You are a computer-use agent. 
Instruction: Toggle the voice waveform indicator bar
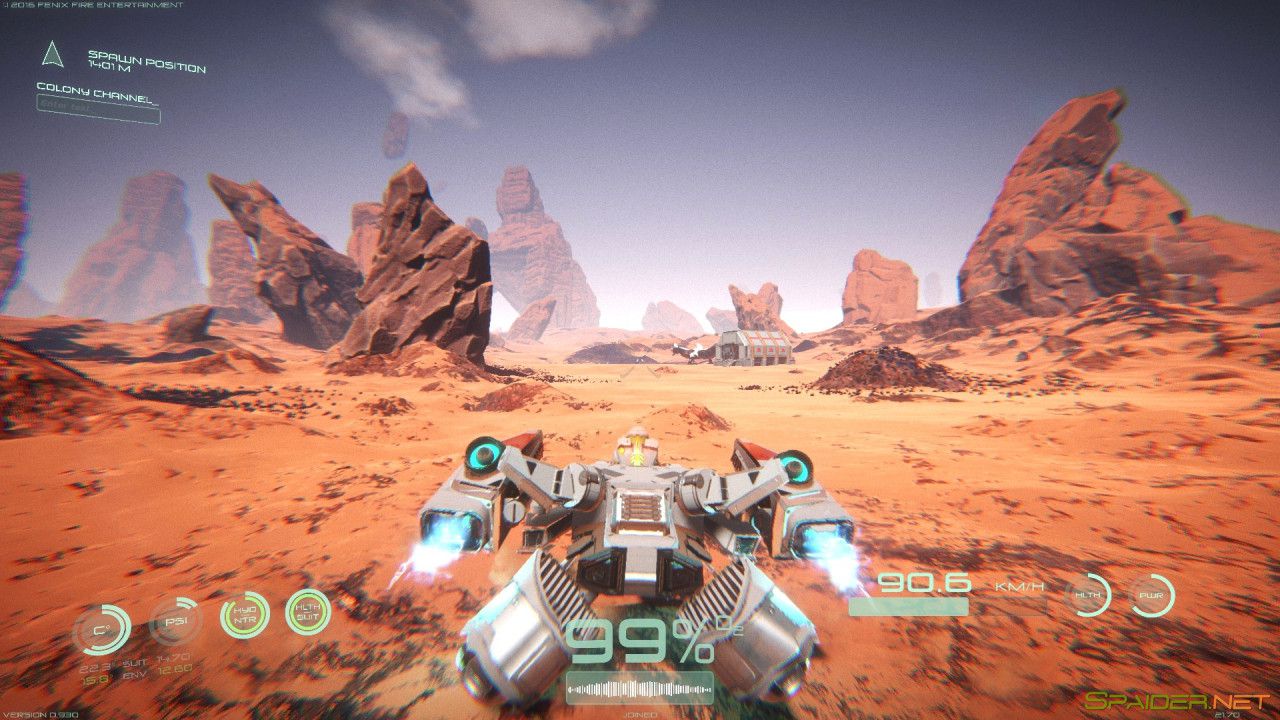(x=640, y=686)
